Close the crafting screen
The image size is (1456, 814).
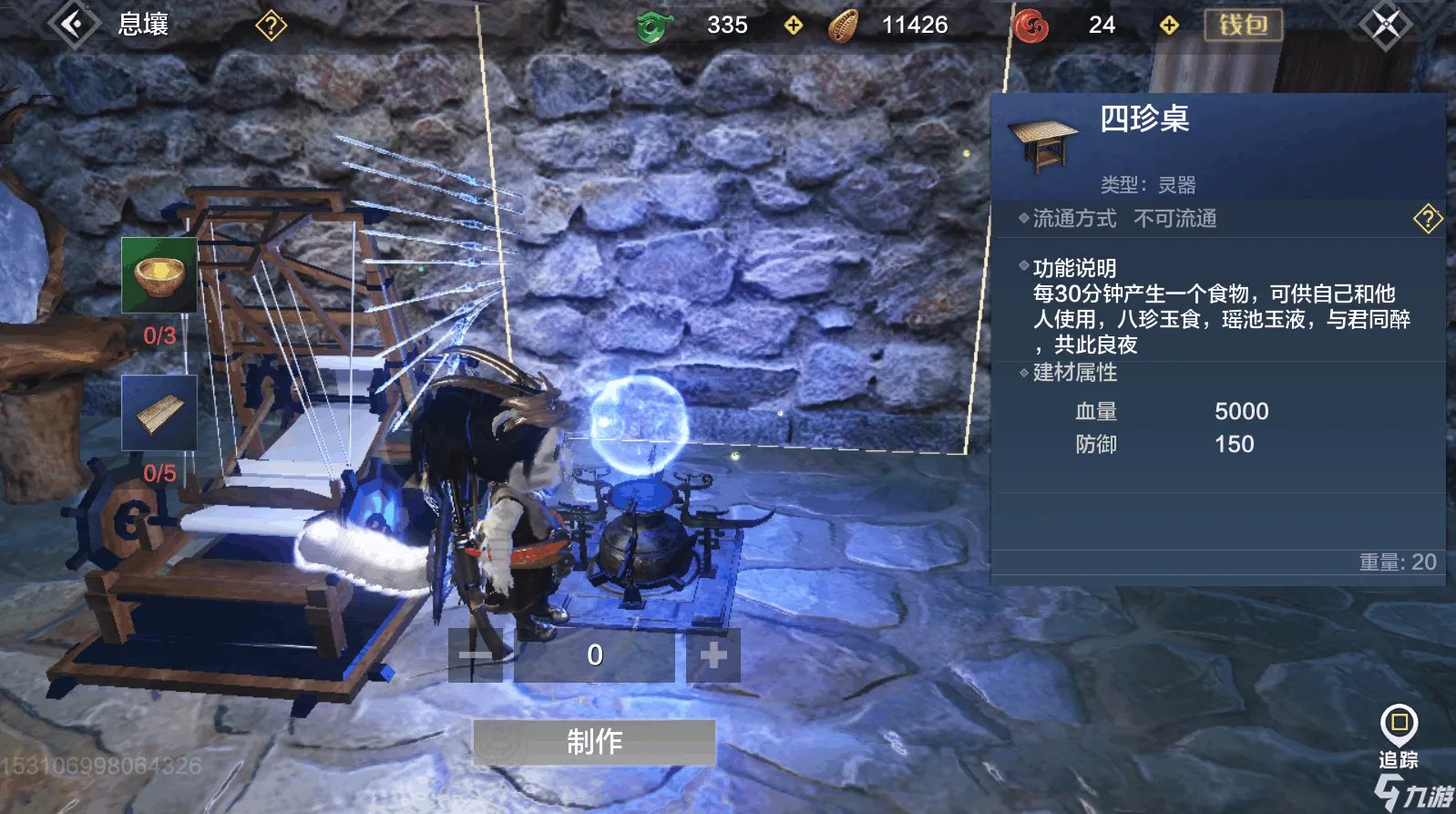coord(1385,25)
